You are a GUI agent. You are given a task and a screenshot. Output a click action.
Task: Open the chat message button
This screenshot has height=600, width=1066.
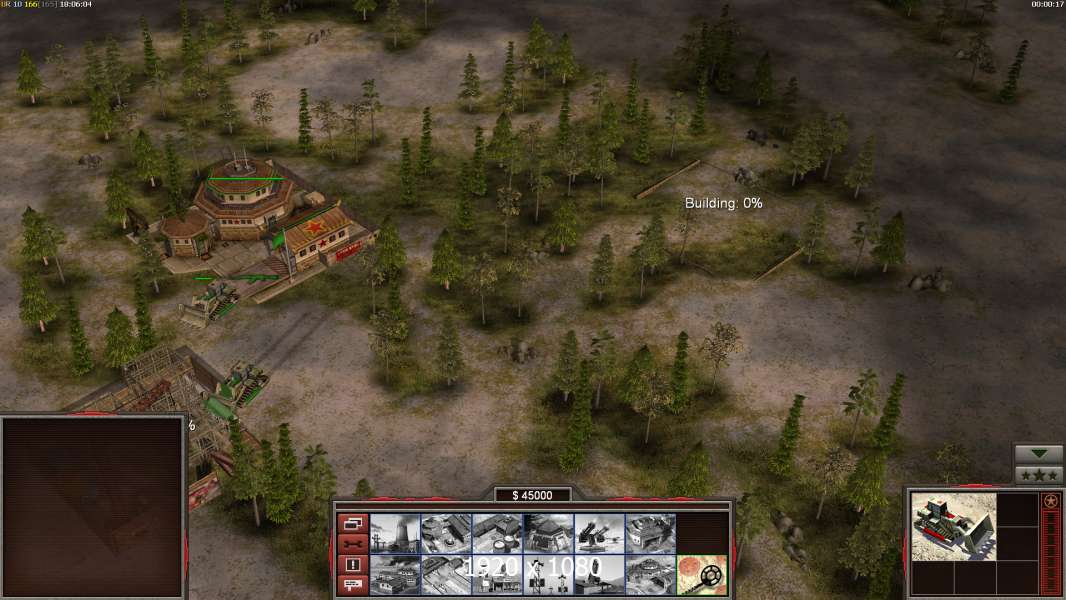tap(352, 585)
